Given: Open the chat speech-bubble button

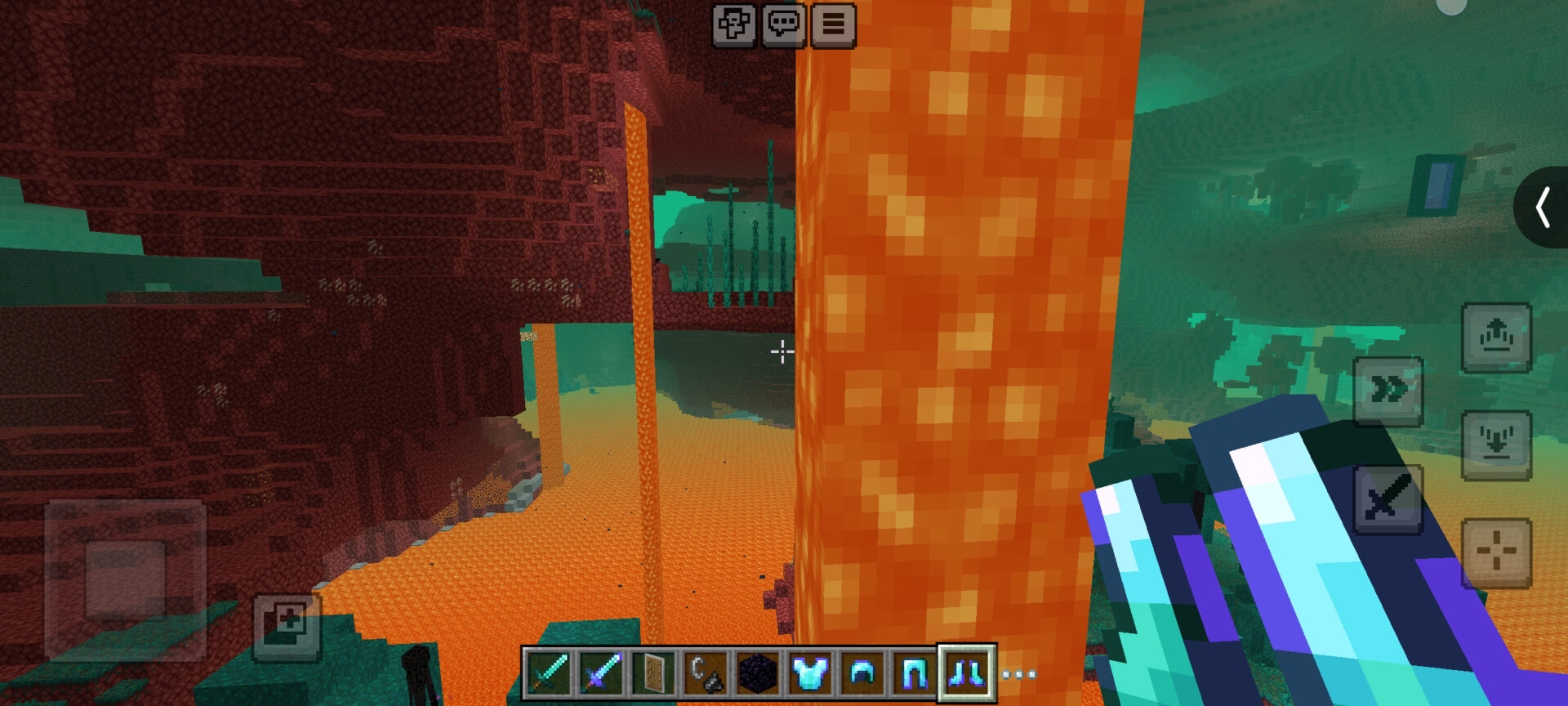Looking at the screenshot, I should 783,25.
